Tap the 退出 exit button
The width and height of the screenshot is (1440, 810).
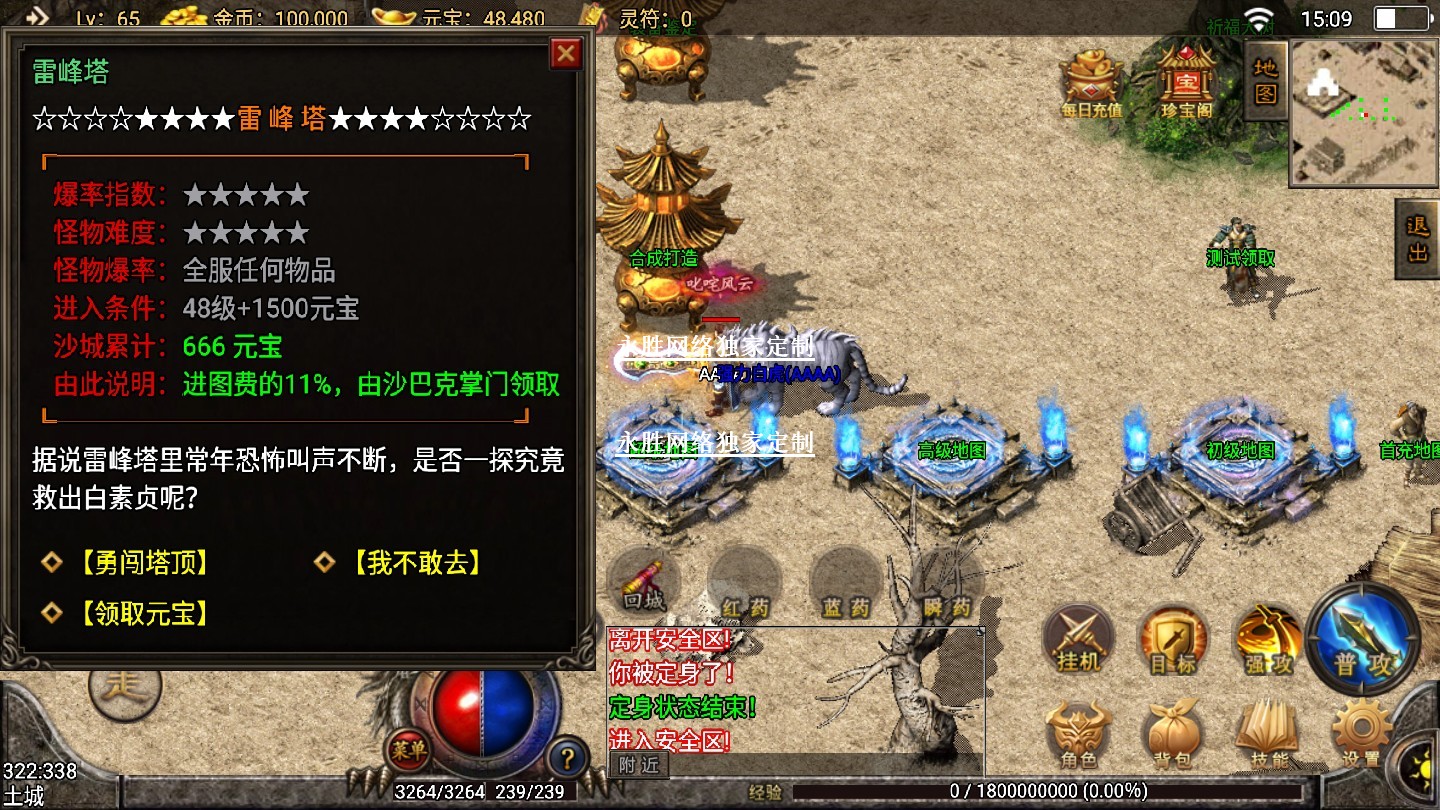point(1418,238)
